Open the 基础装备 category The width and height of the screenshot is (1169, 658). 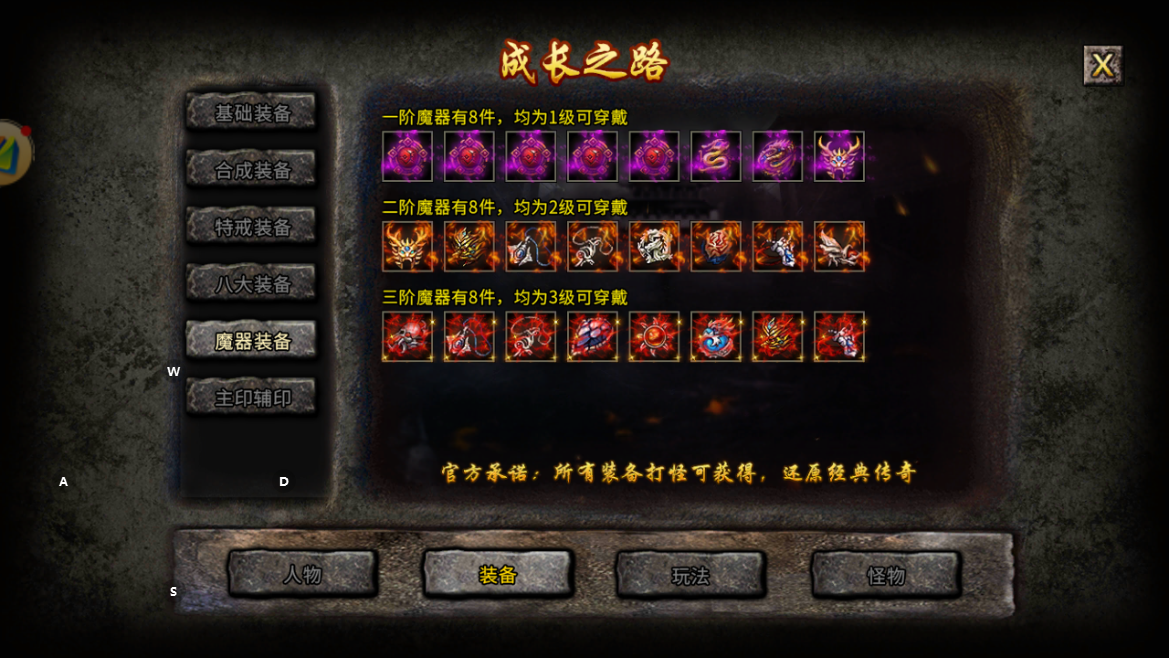(x=252, y=112)
